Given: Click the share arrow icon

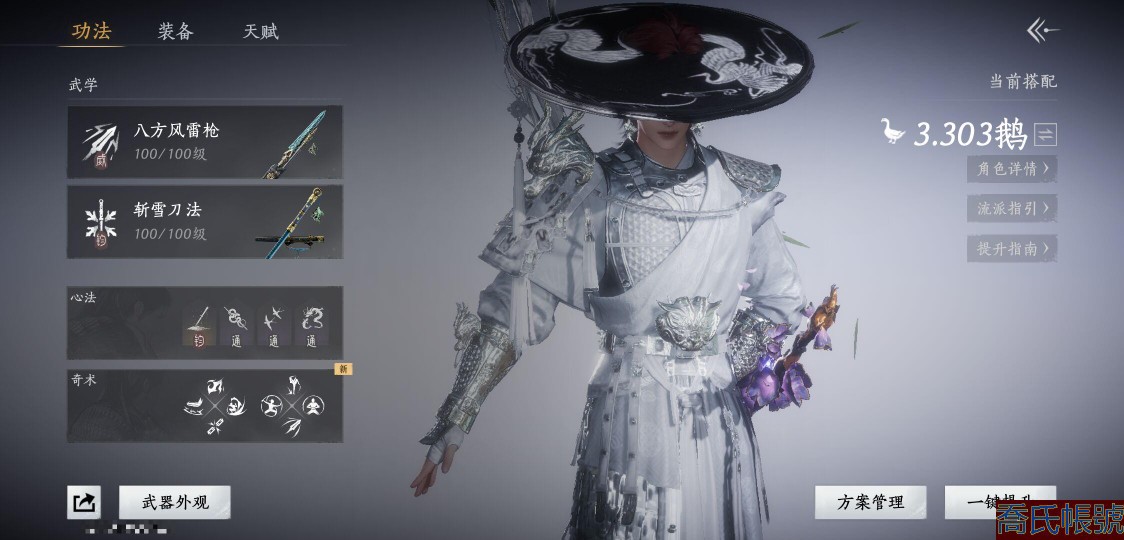Looking at the screenshot, I should click(84, 502).
